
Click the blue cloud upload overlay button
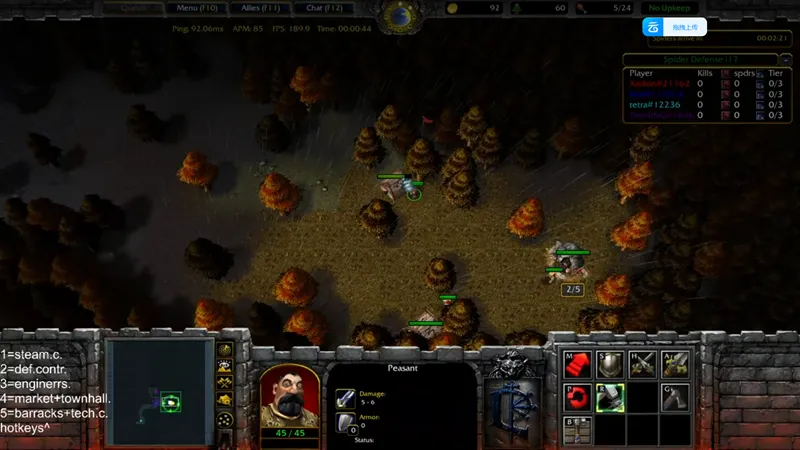coord(674,28)
